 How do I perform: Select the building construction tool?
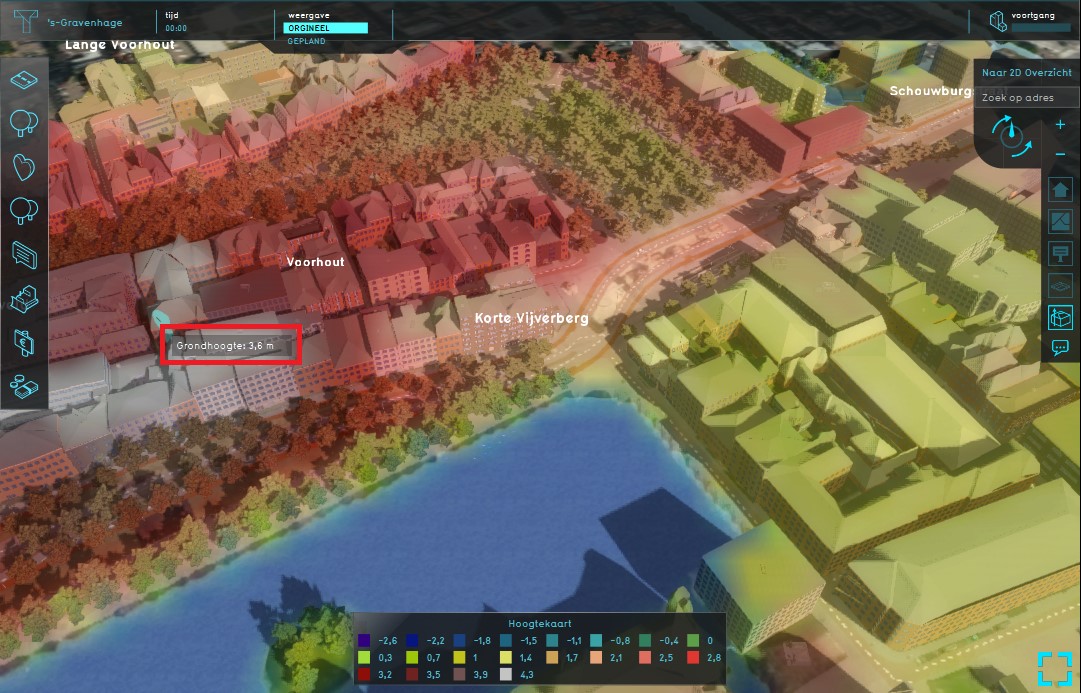click(x=24, y=298)
